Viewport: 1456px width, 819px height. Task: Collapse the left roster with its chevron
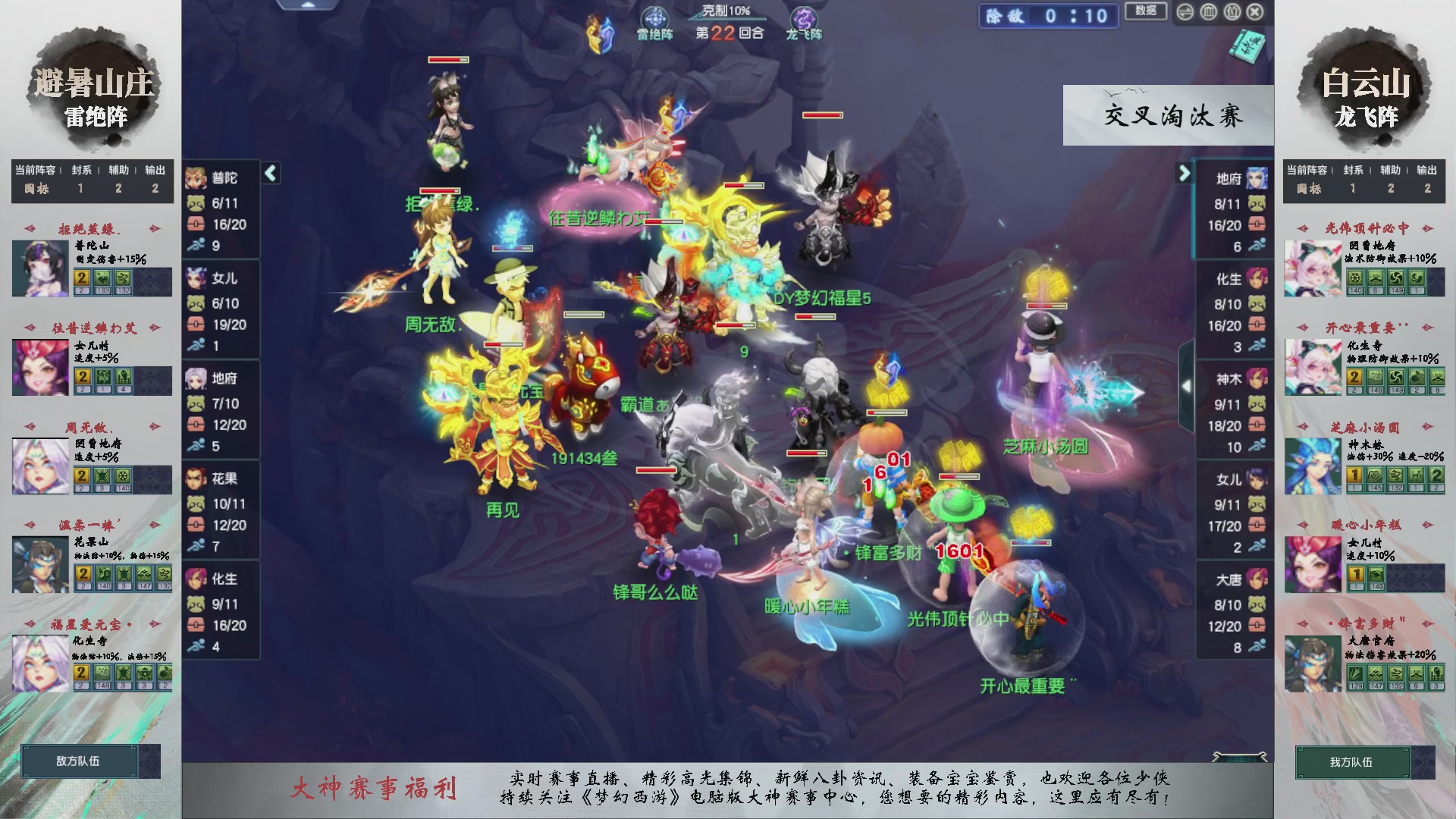click(269, 173)
